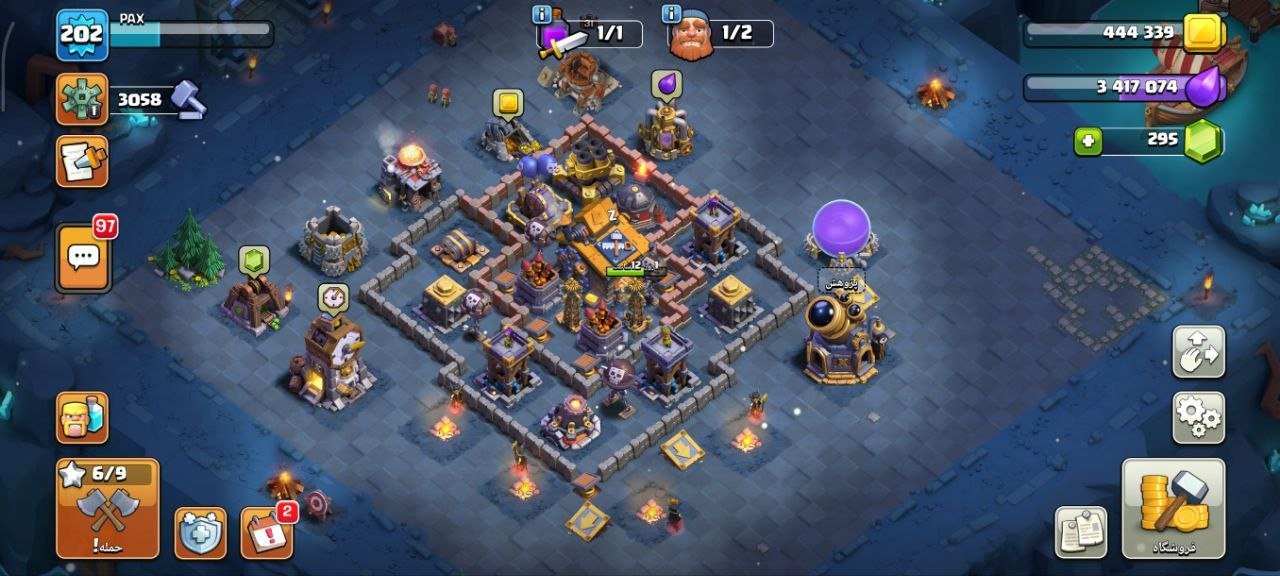Viewport: 1280px width, 576px height.
Task: Collect the green gem bubble
Action: (254, 260)
